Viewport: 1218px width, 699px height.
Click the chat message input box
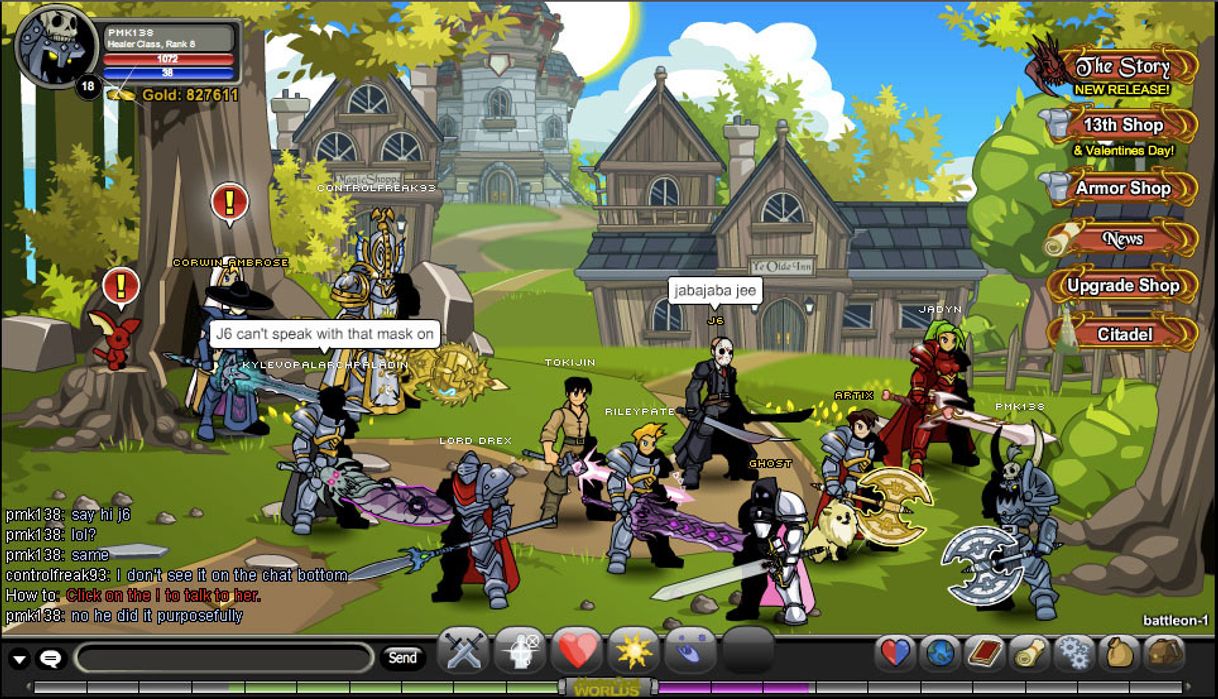click(x=224, y=658)
